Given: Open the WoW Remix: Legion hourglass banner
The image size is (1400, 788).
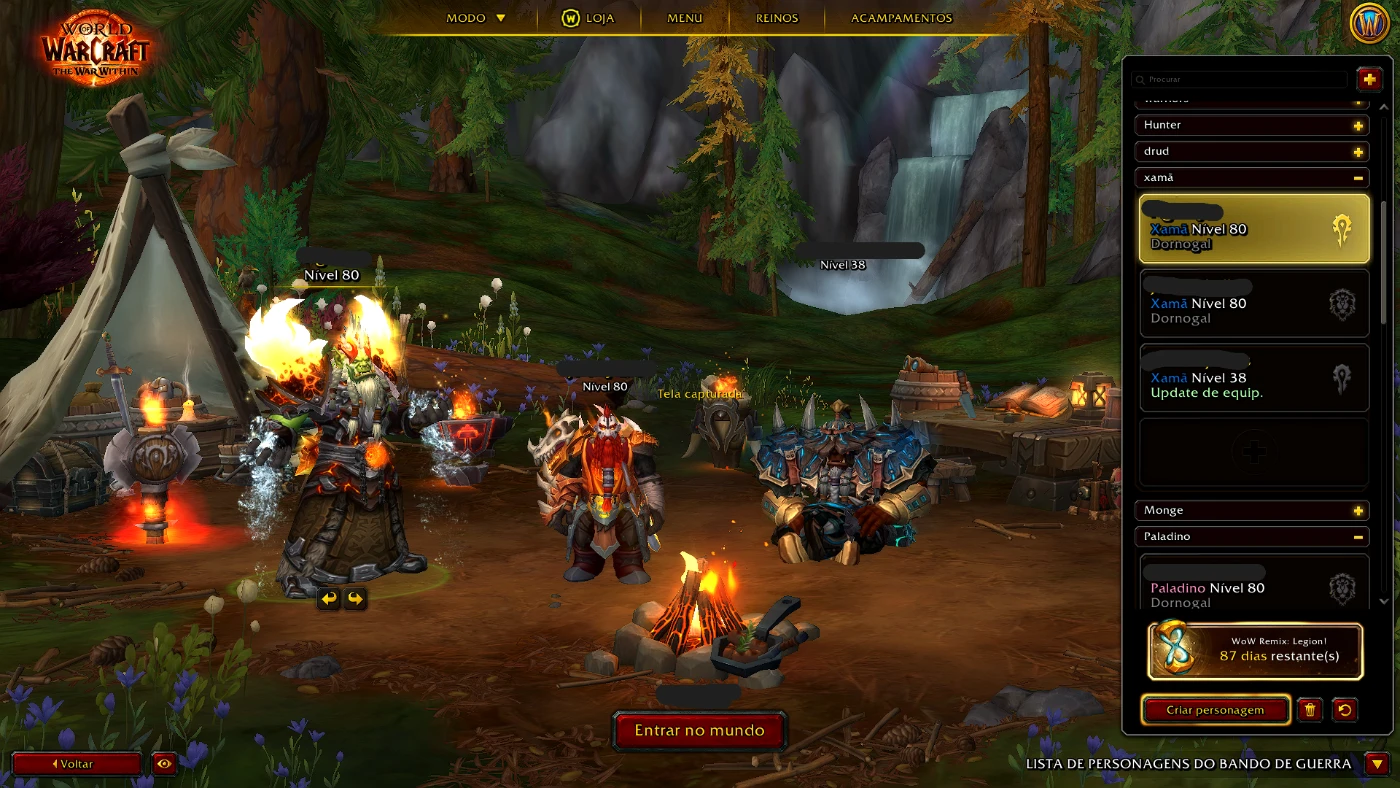Looking at the screenshot, I should click(x=1253, y=650).
